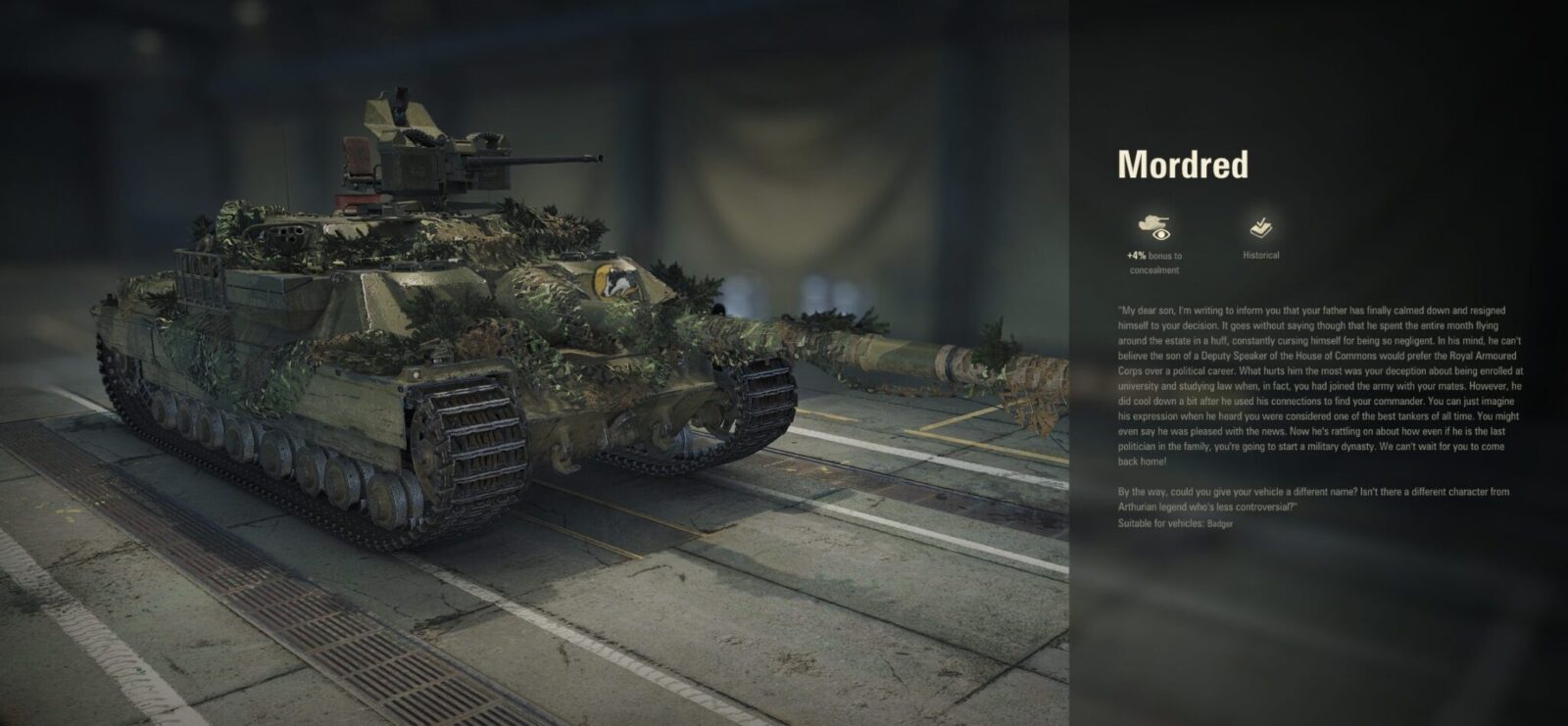Select the Historical style icon
This screenshot has width=1568, height=726.
(1260, 228)
